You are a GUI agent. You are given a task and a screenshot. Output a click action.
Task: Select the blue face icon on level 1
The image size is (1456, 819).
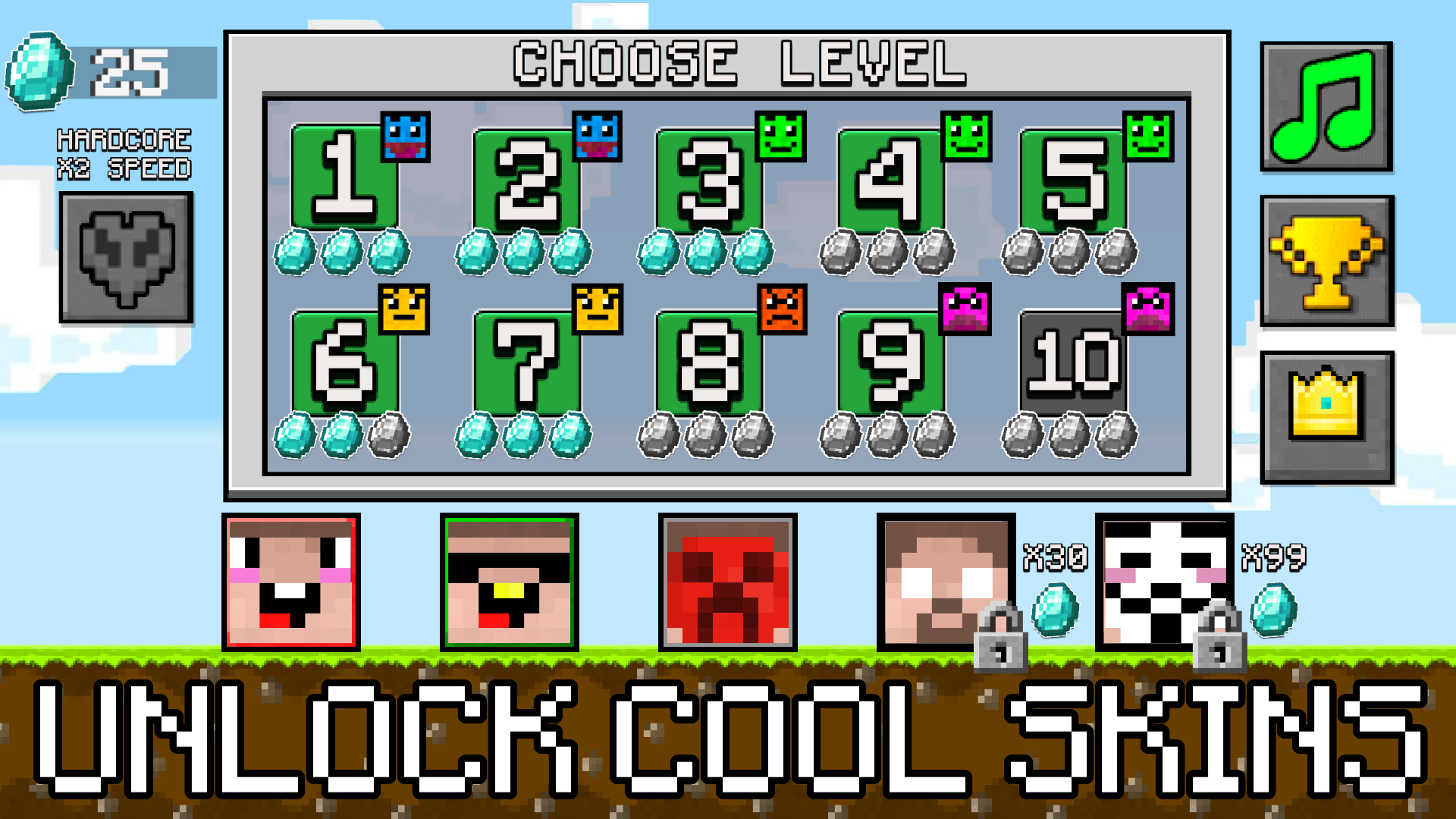(405, 137)
